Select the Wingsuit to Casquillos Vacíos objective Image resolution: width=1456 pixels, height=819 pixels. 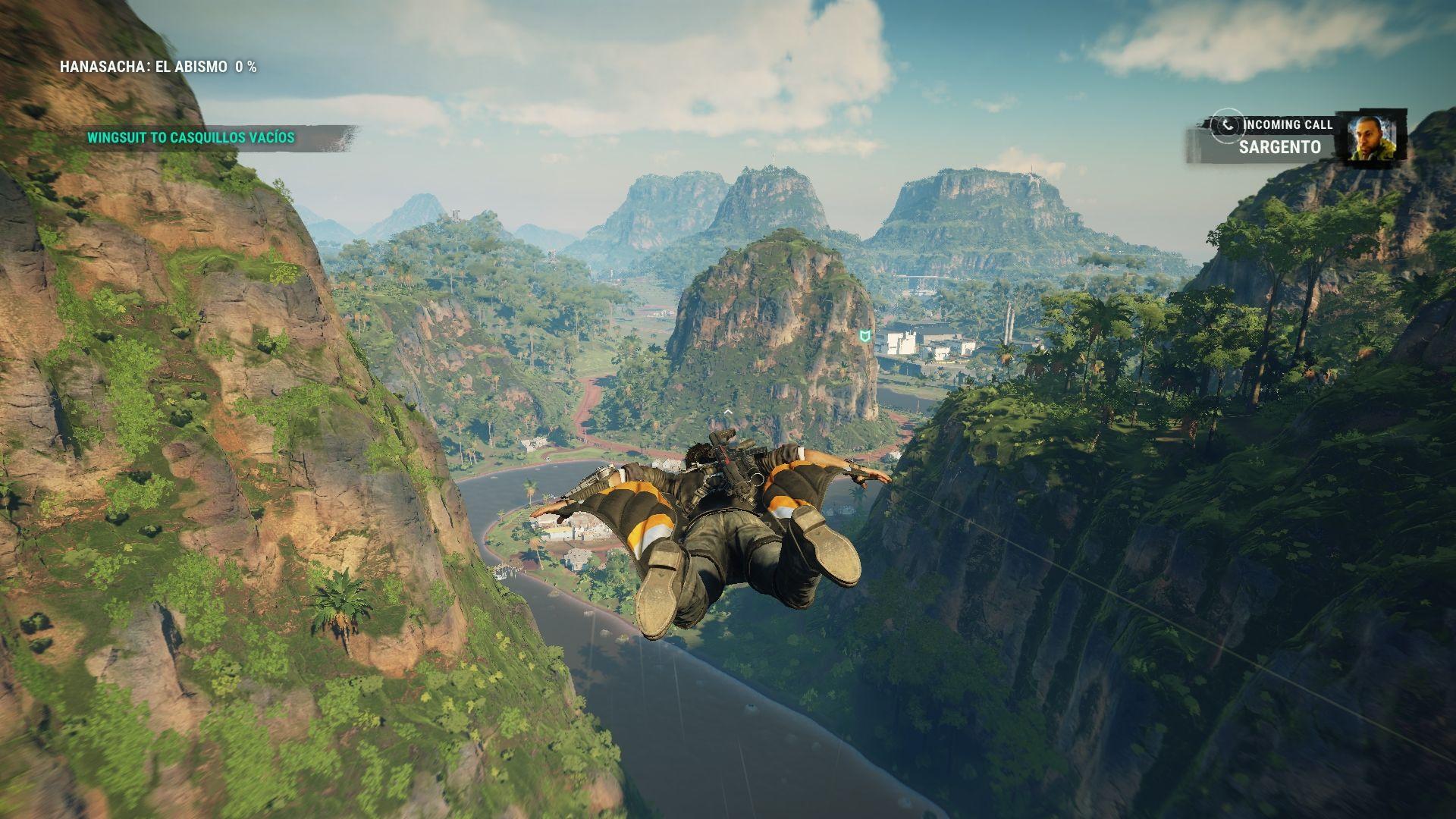[x=190, y=138]
